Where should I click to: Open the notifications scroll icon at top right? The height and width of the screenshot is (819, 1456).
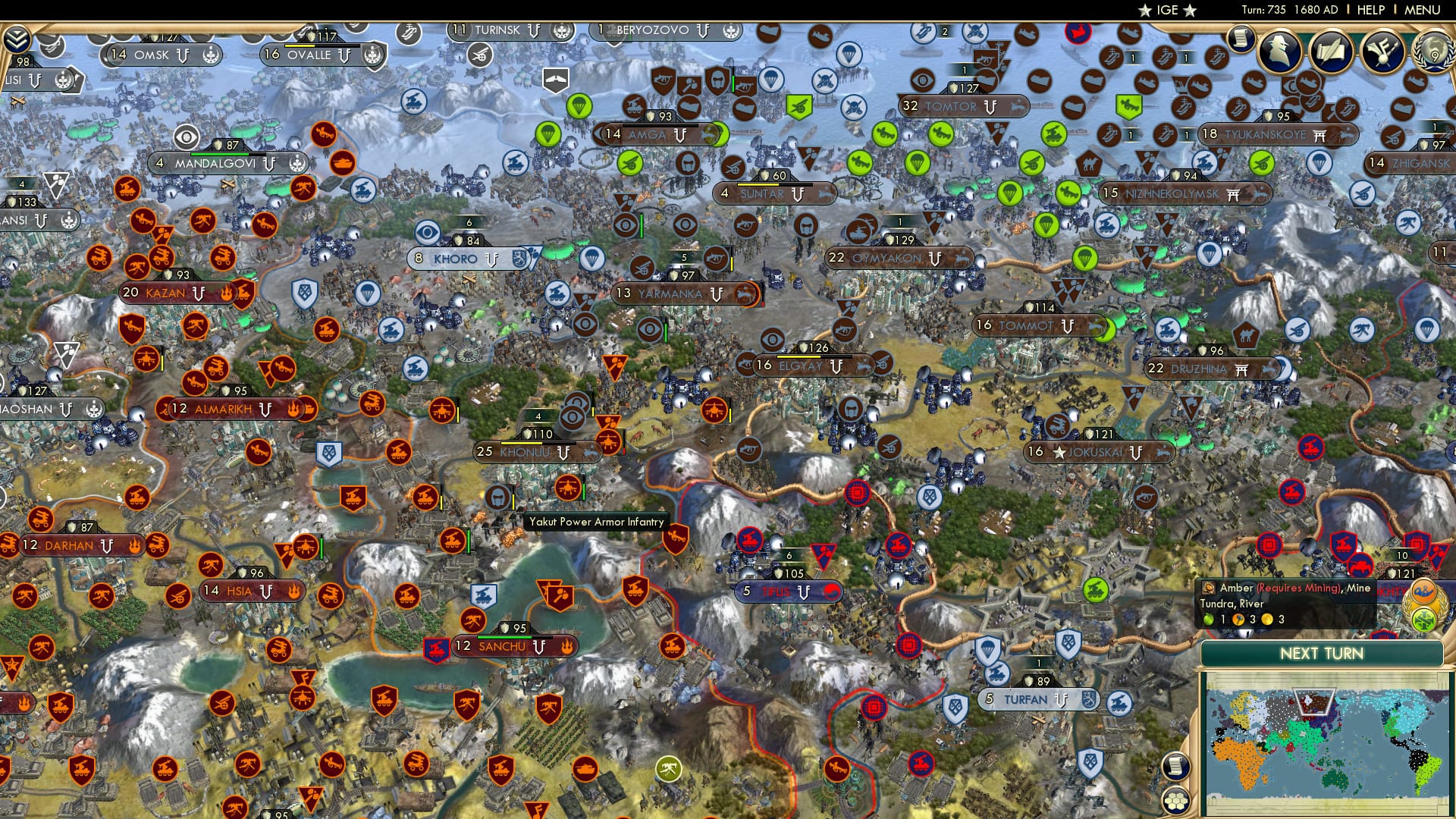click(1242, 39)
